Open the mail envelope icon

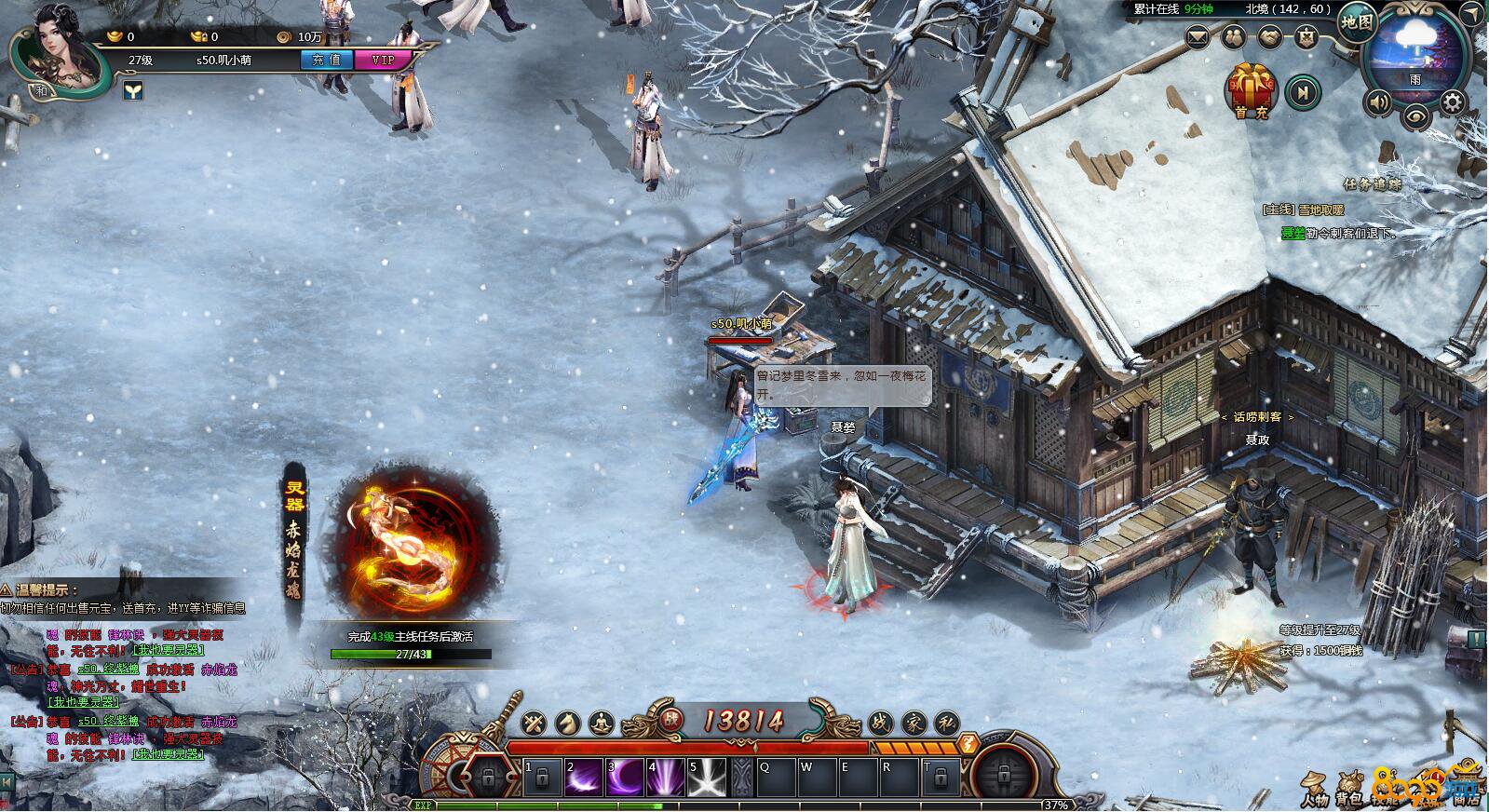pos(1198,38)
